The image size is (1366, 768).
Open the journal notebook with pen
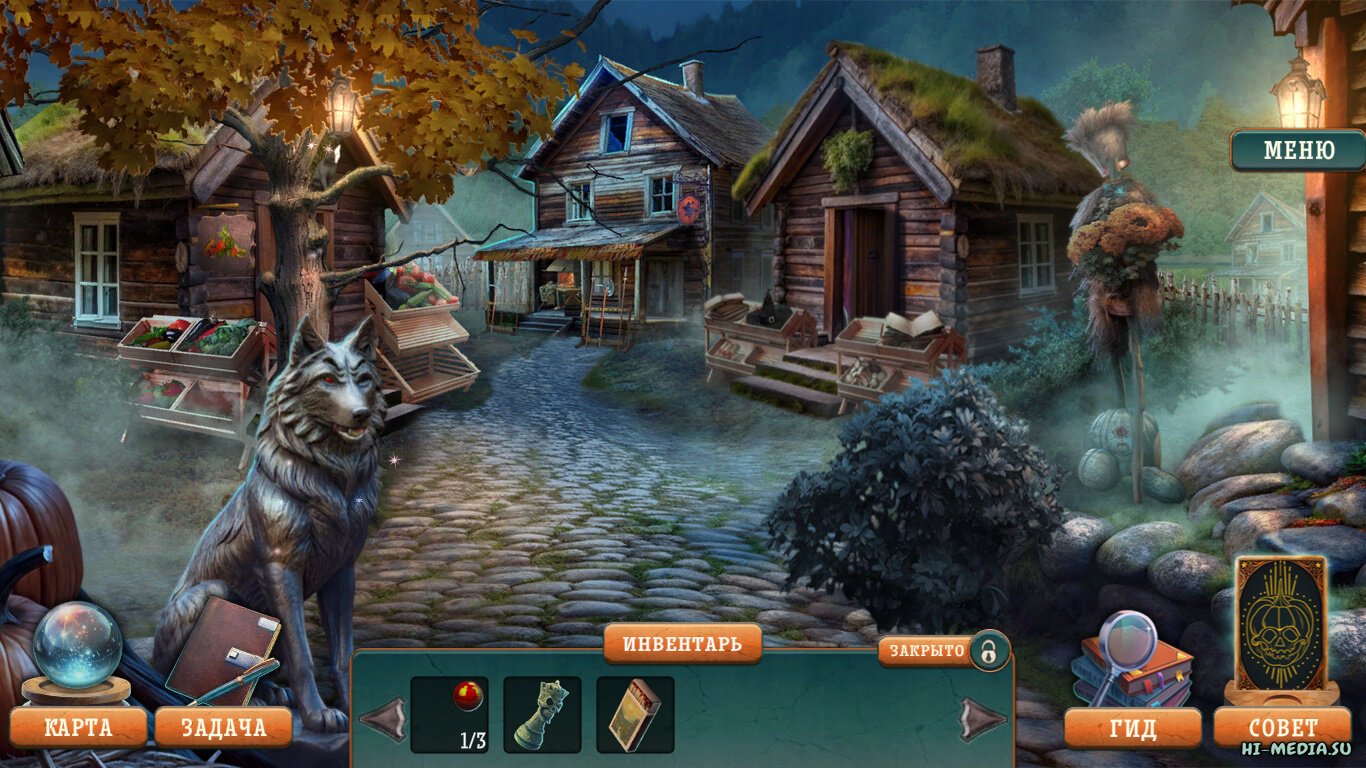(x=223, y=651)
